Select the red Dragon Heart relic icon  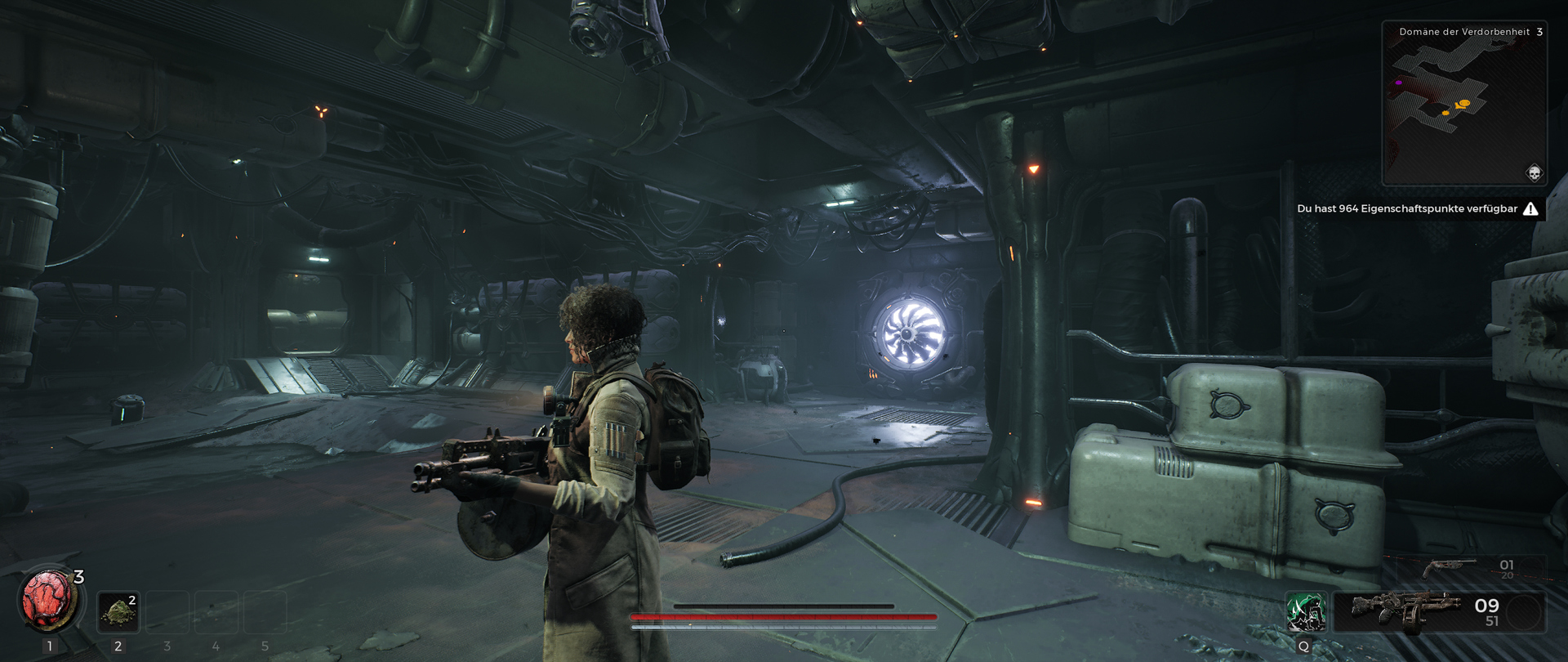coord(47,601)
